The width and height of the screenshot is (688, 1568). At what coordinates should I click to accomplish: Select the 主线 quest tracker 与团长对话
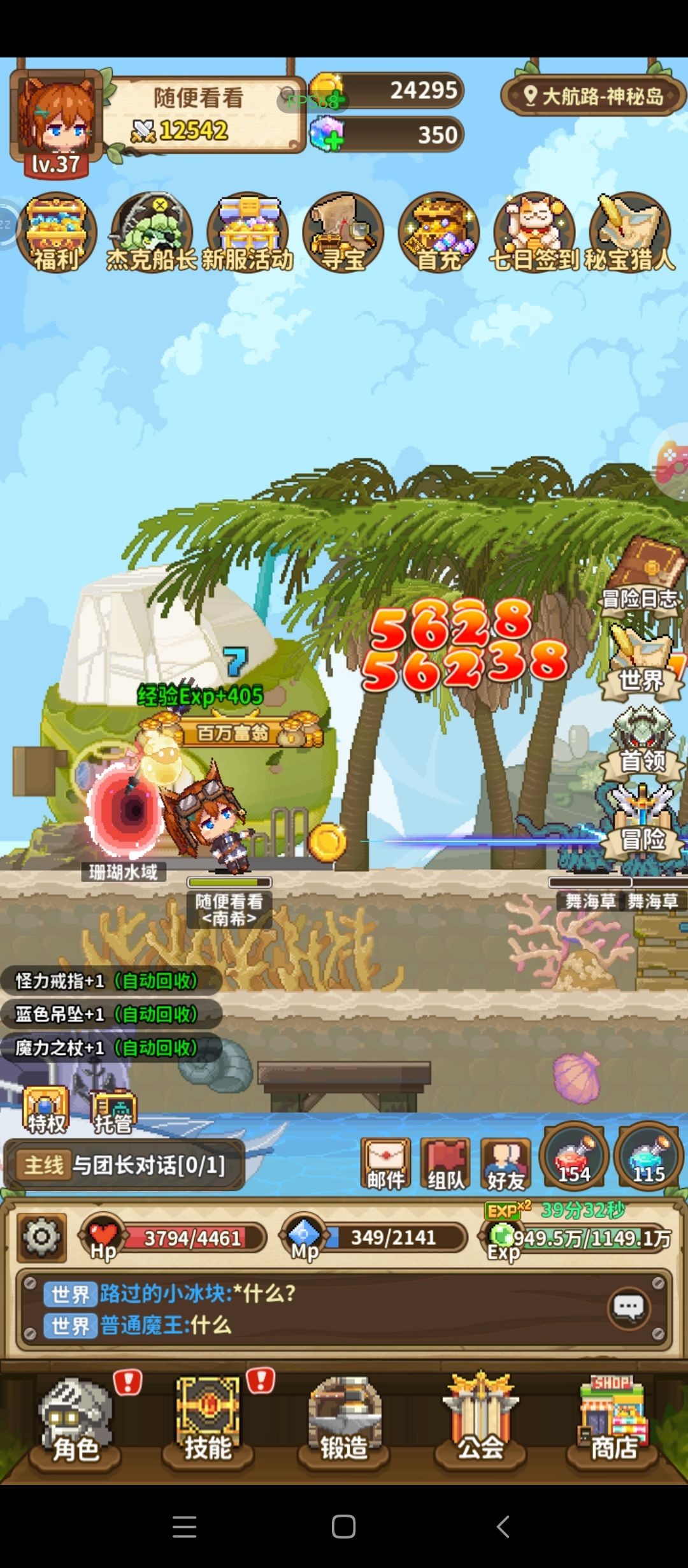point(124,1165)
